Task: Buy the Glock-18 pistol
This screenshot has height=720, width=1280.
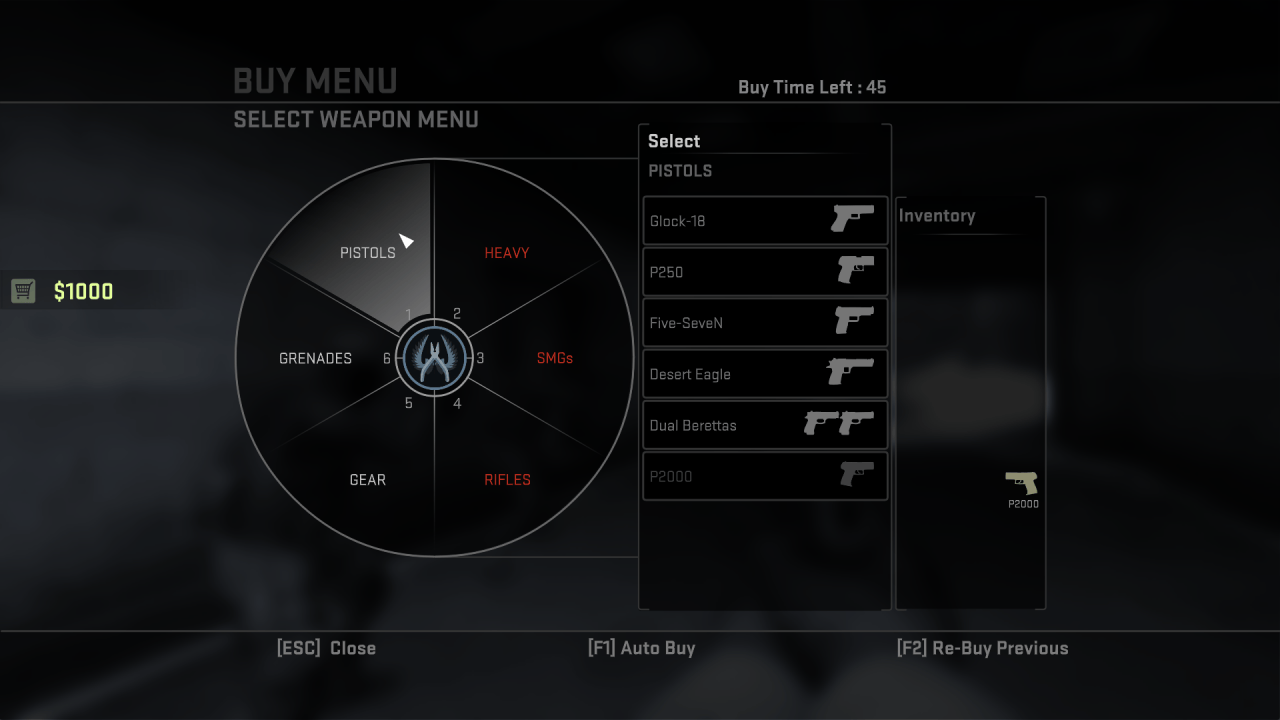Action: (765, 221)
